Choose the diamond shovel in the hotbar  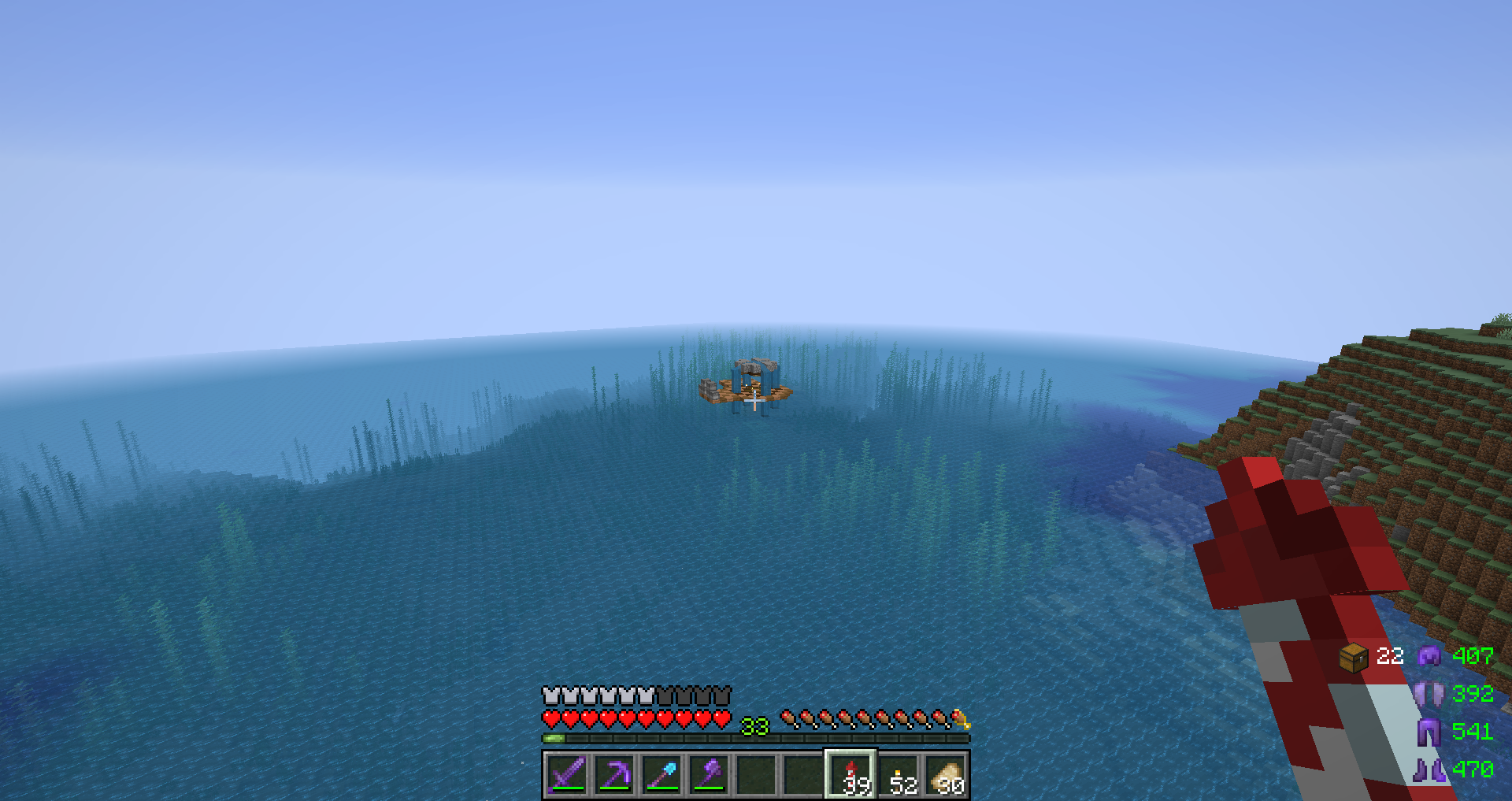point(661,774)
